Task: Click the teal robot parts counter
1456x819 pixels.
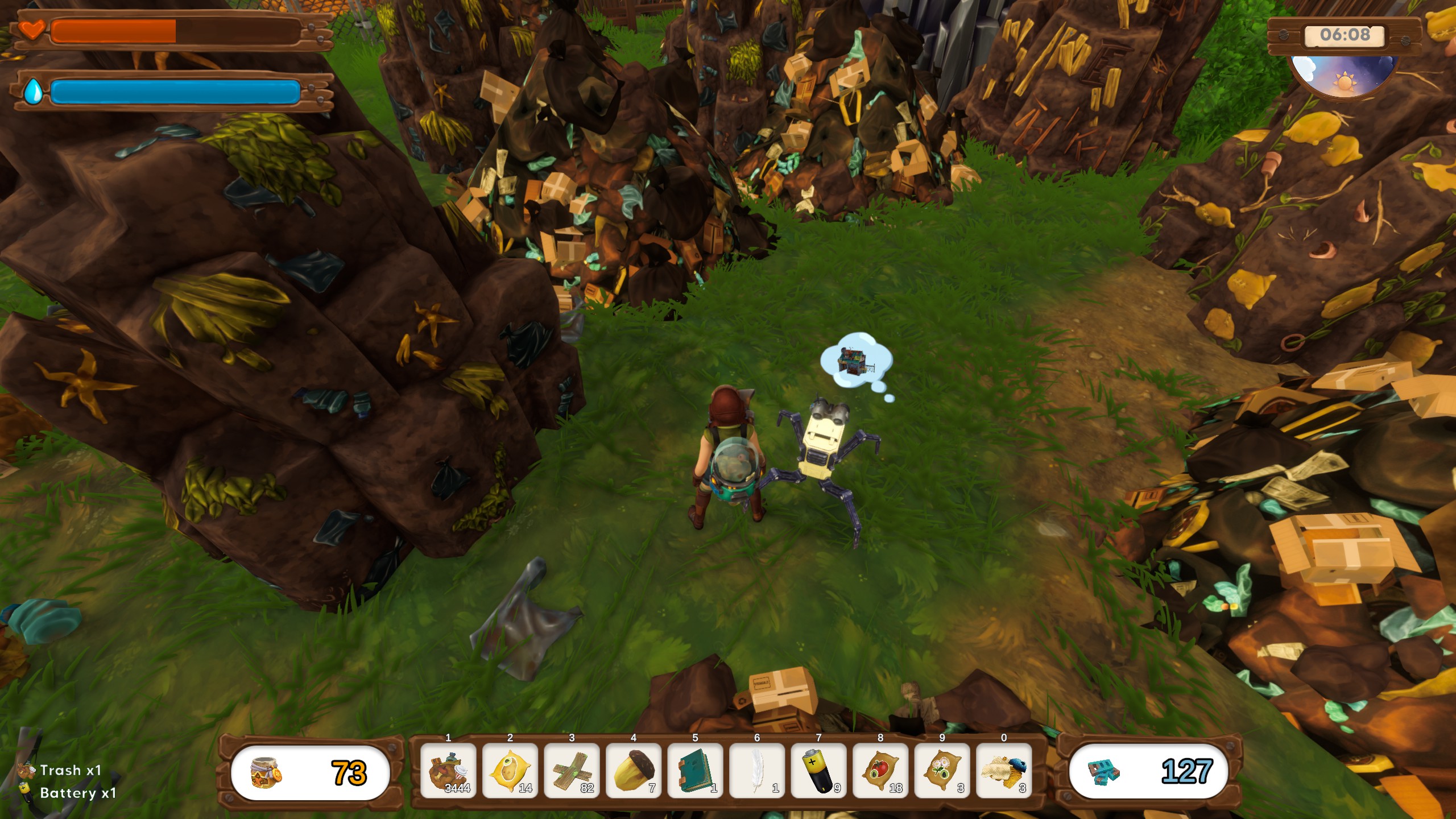Action: coord(1148,771)
